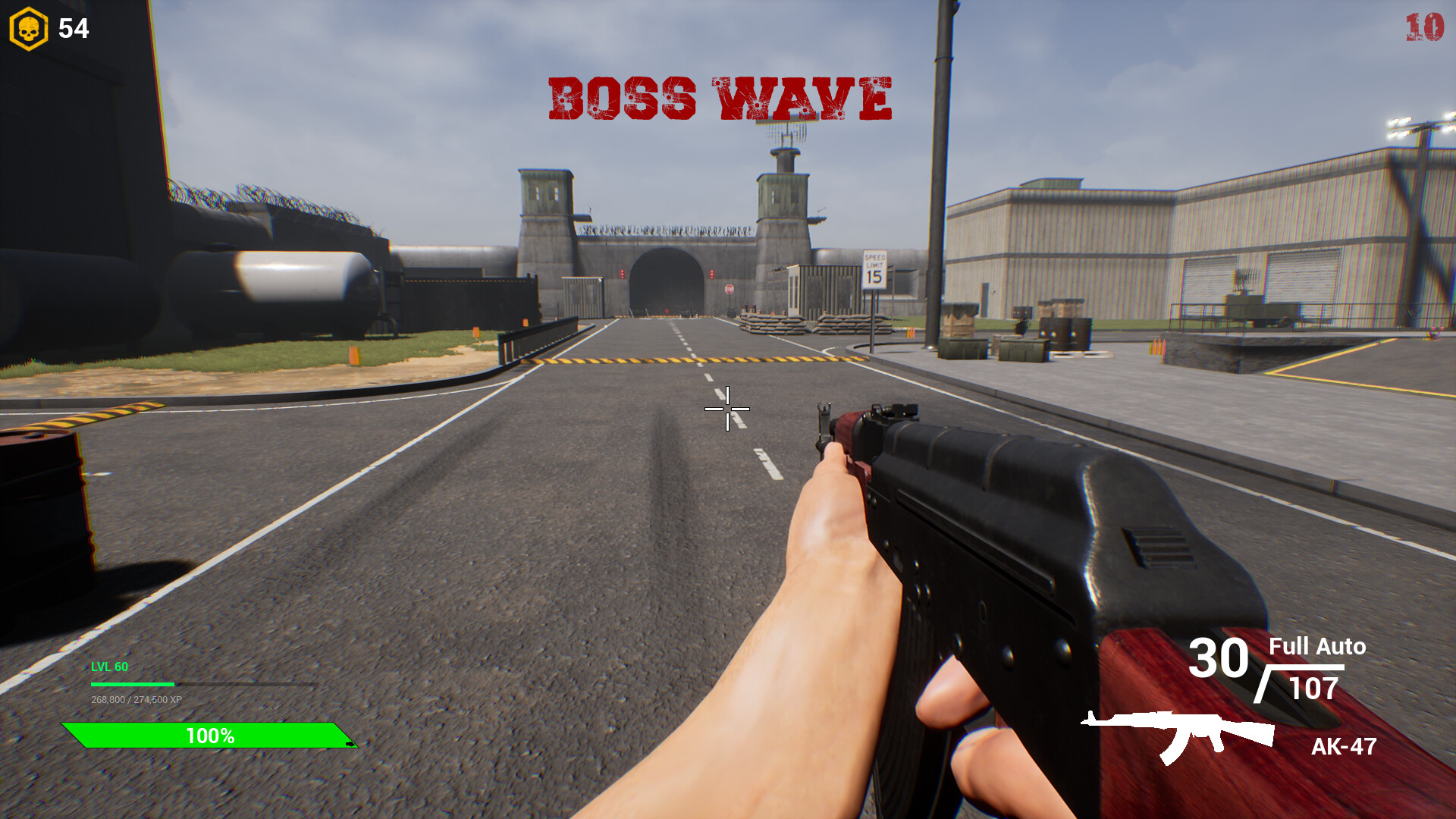The height and width of the screenshot is (819, 1456).
Task: Click the crosshair in screen center
Action: tap(726, 409)
